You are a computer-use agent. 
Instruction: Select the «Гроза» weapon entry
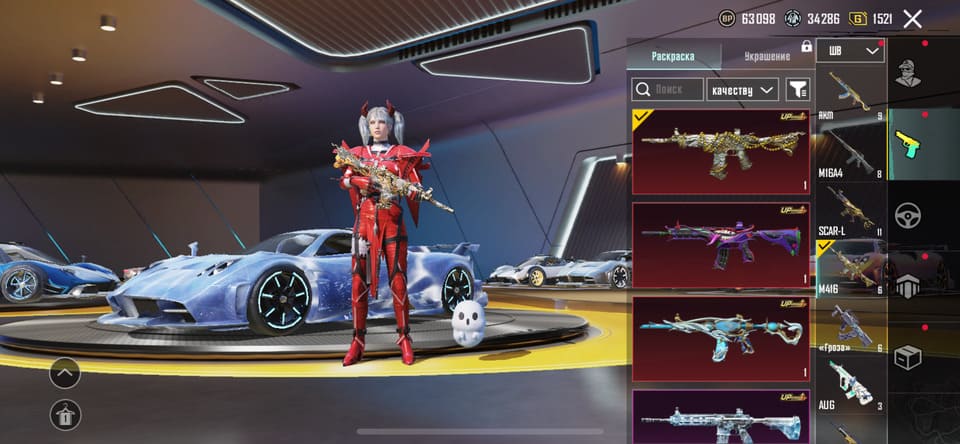click(x=851, y=325)
